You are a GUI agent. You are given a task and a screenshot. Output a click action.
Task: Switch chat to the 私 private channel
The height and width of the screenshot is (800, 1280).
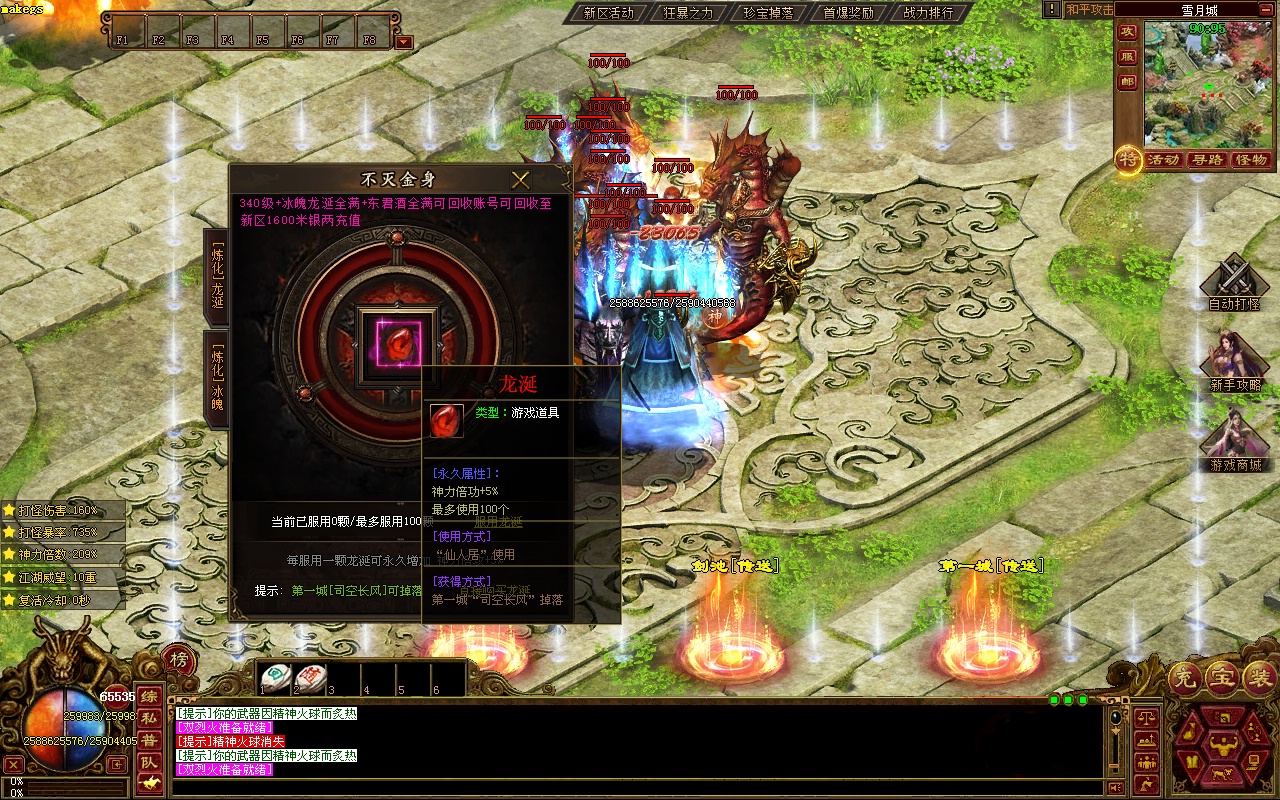click(x=148, y=718)
